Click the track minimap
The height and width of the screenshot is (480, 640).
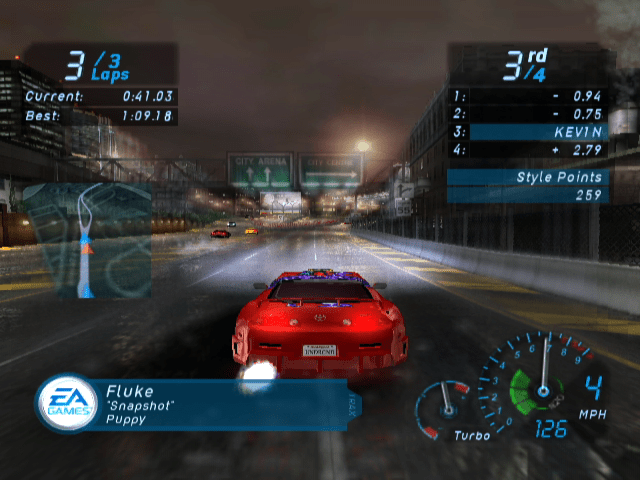(x=86, y=241)
